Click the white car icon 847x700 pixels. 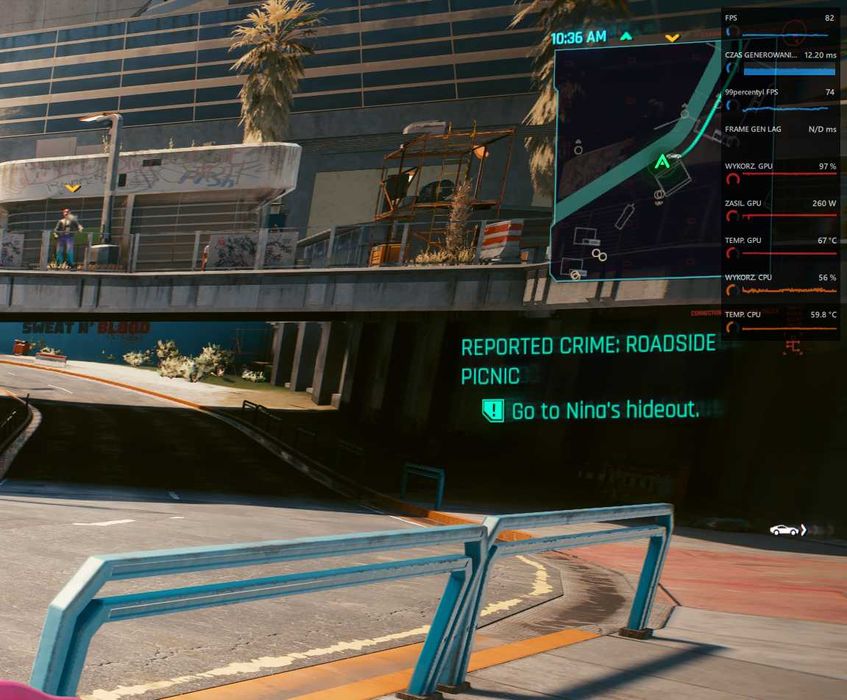tap(786, 529)
